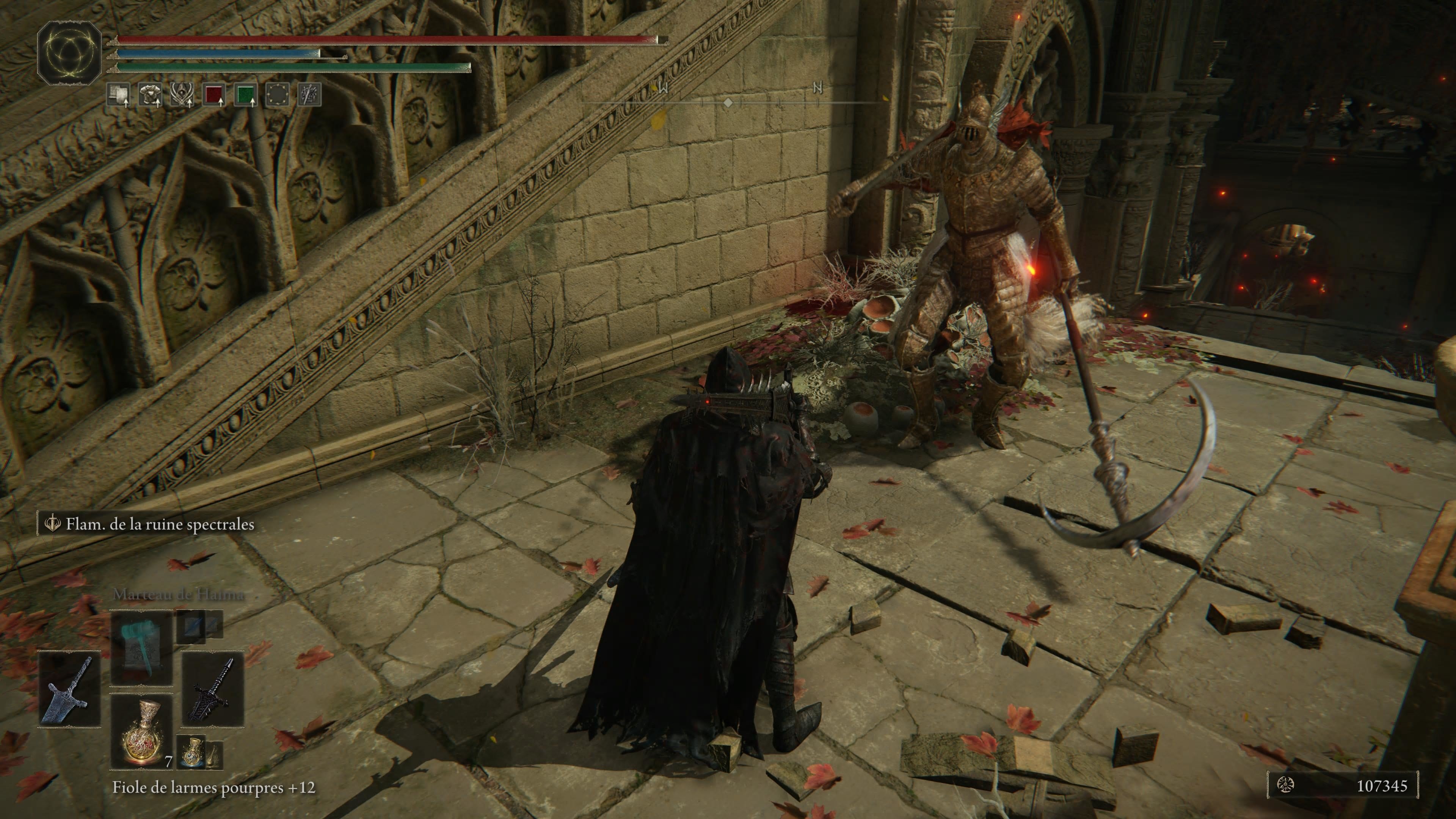Image resolution: width=1456 pixels, height=819 pixels.
Task: Select the right-hand black spiked sword slot
Action: click(x=212, y=689)
